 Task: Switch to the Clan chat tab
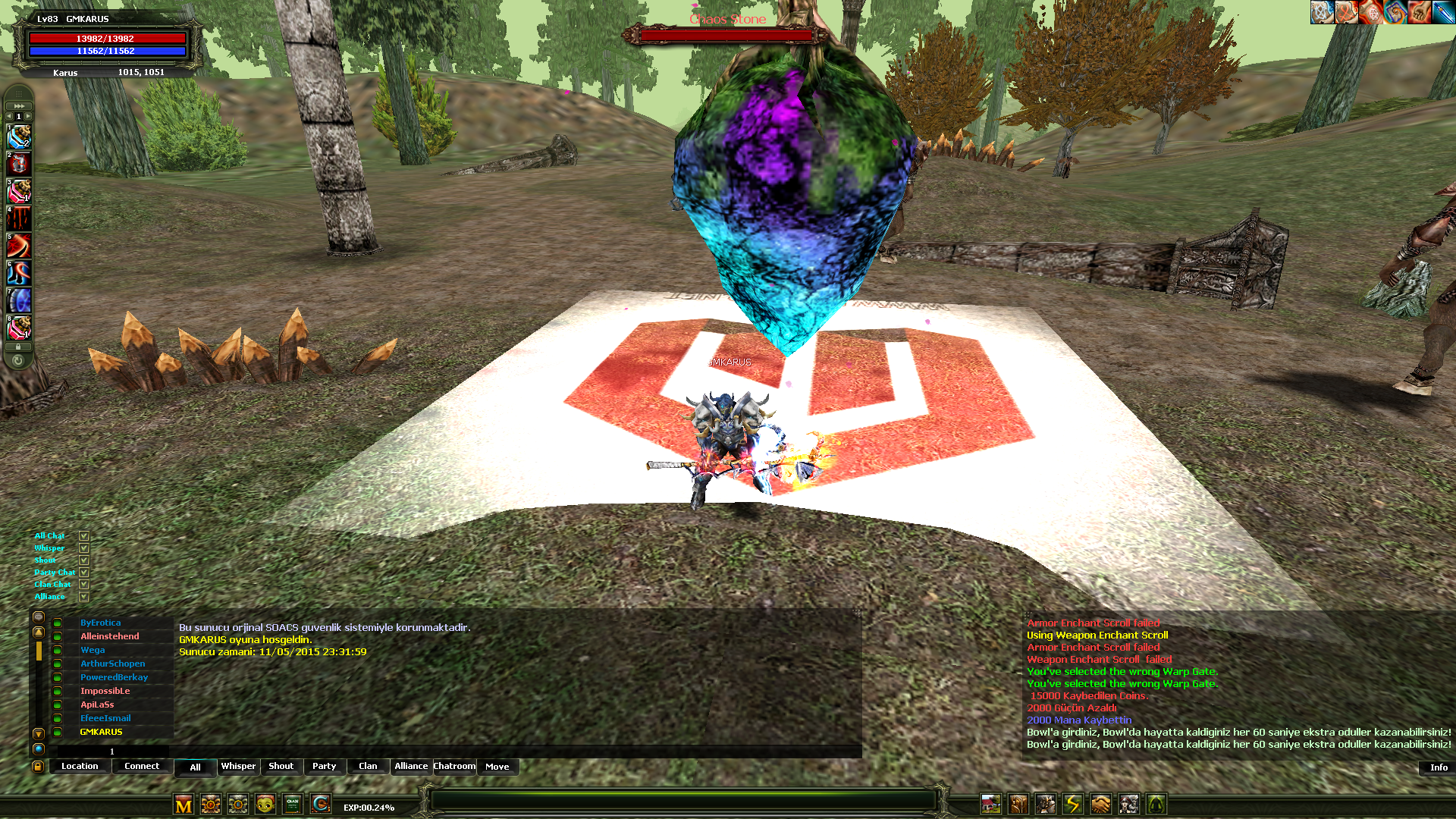tap(368, 767)
